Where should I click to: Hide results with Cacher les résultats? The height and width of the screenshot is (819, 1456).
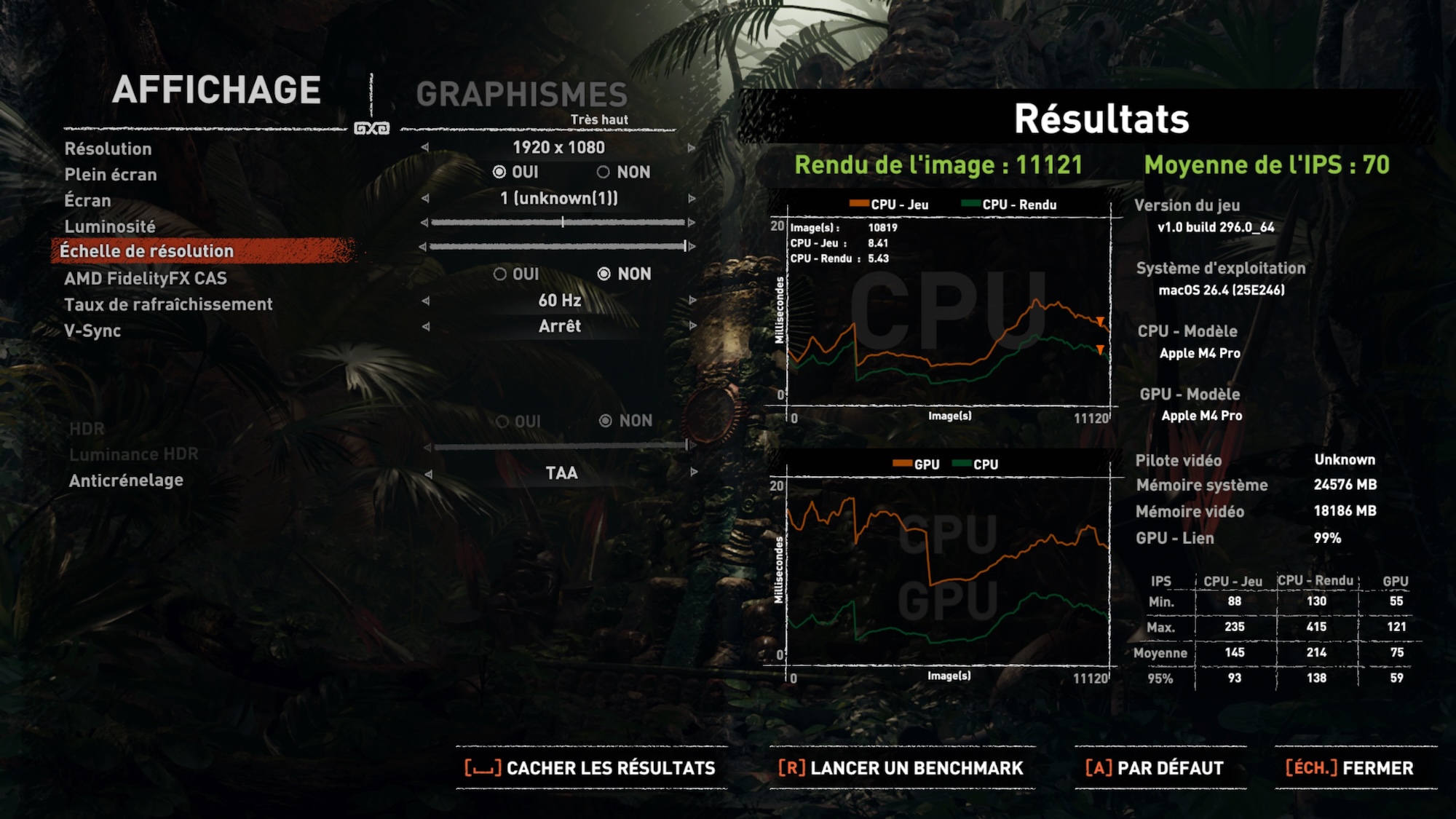590,768
